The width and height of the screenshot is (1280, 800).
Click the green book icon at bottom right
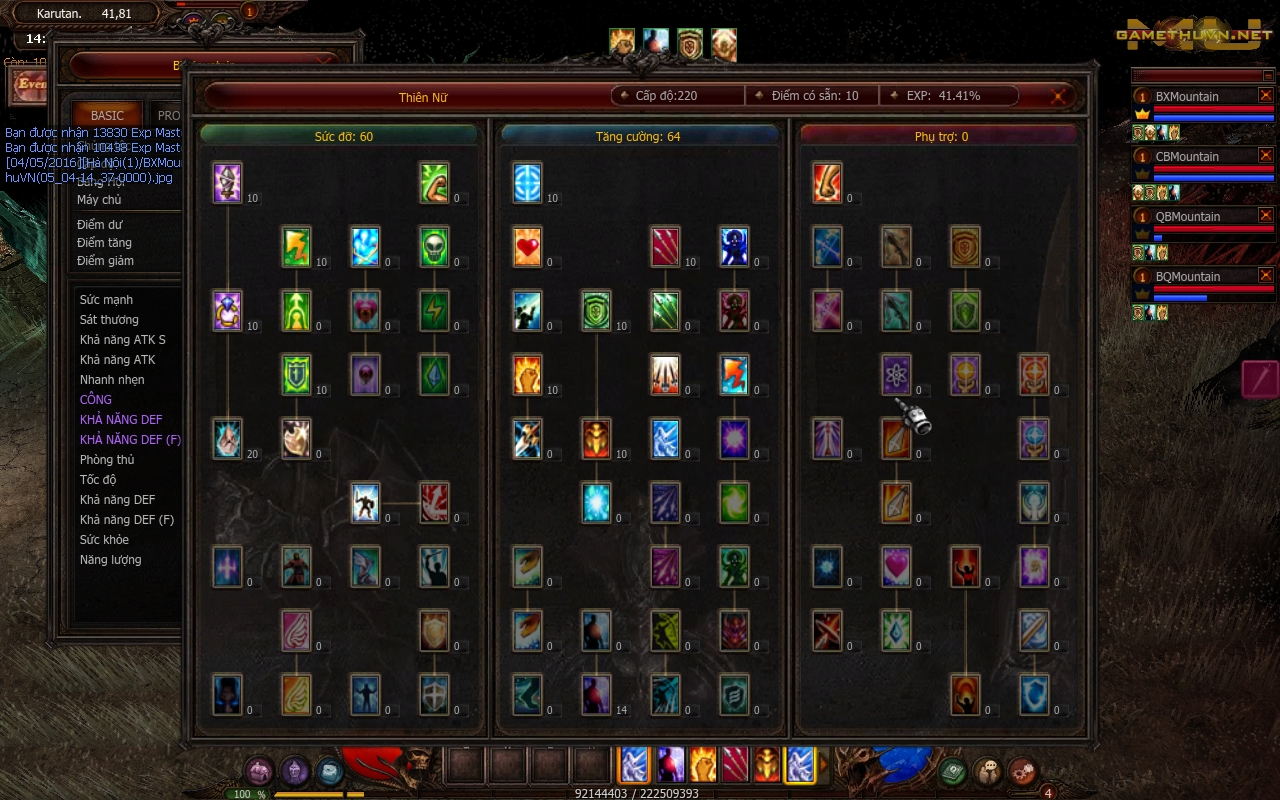[951, 771]
